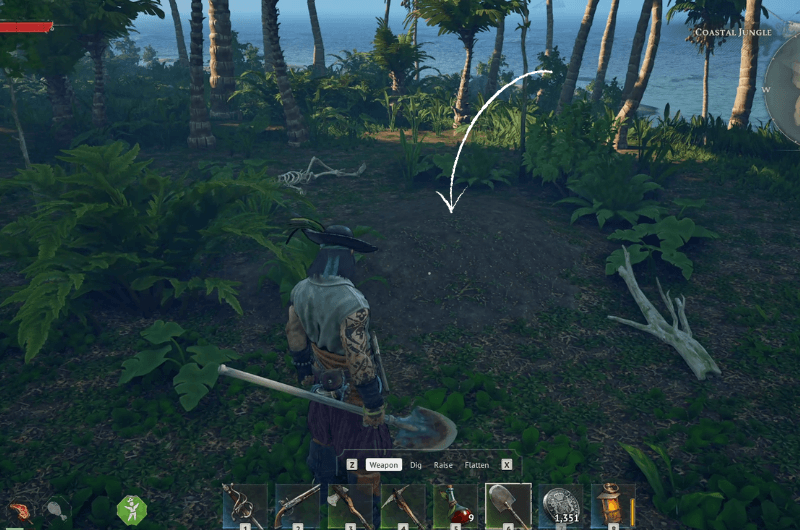This screenshot has width=800, height=530.
Task: Select the rapier sword hotbar slot
Action: coord(244,506)
